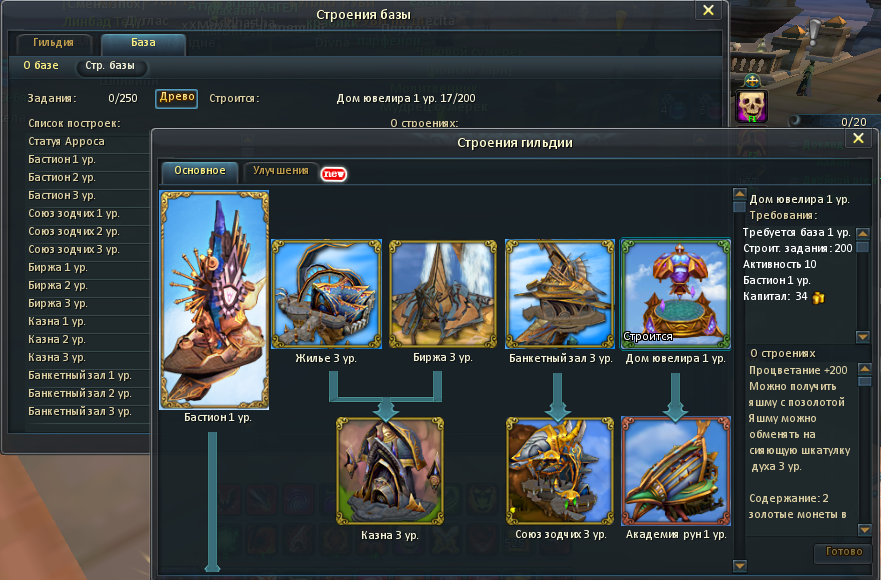Choose the Жилье 3 ур. building
The height and width of the screenshot is (580, 881).
click(x=327, y=294)
